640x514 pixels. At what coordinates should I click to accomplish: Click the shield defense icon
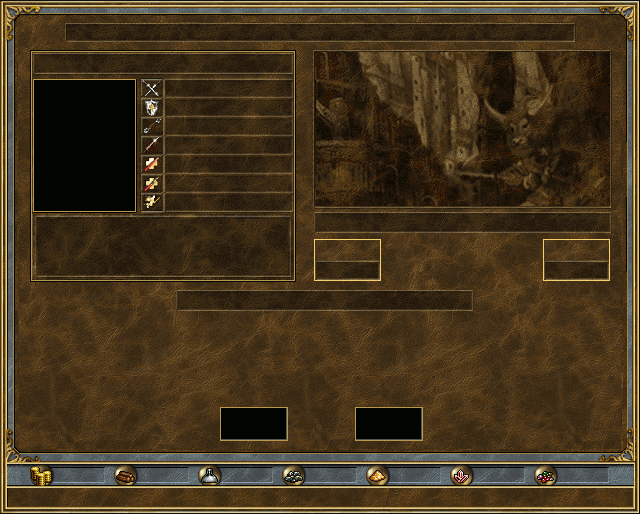click(x=152, y=108)
